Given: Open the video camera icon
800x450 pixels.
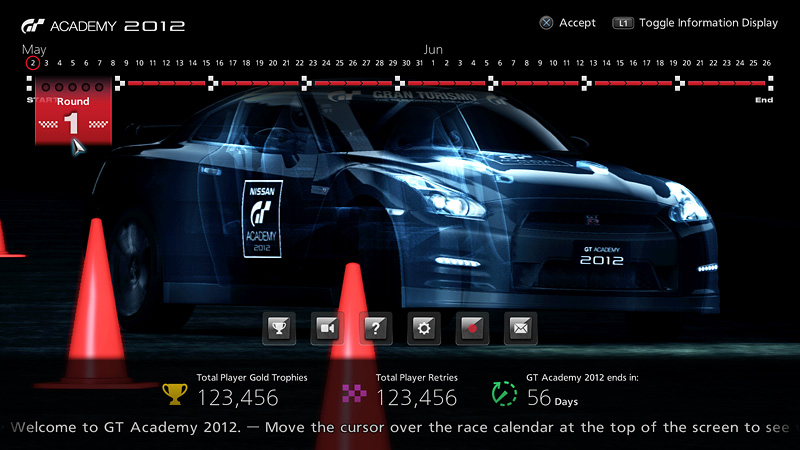Looking at the screenshot, I should (327, 327).
